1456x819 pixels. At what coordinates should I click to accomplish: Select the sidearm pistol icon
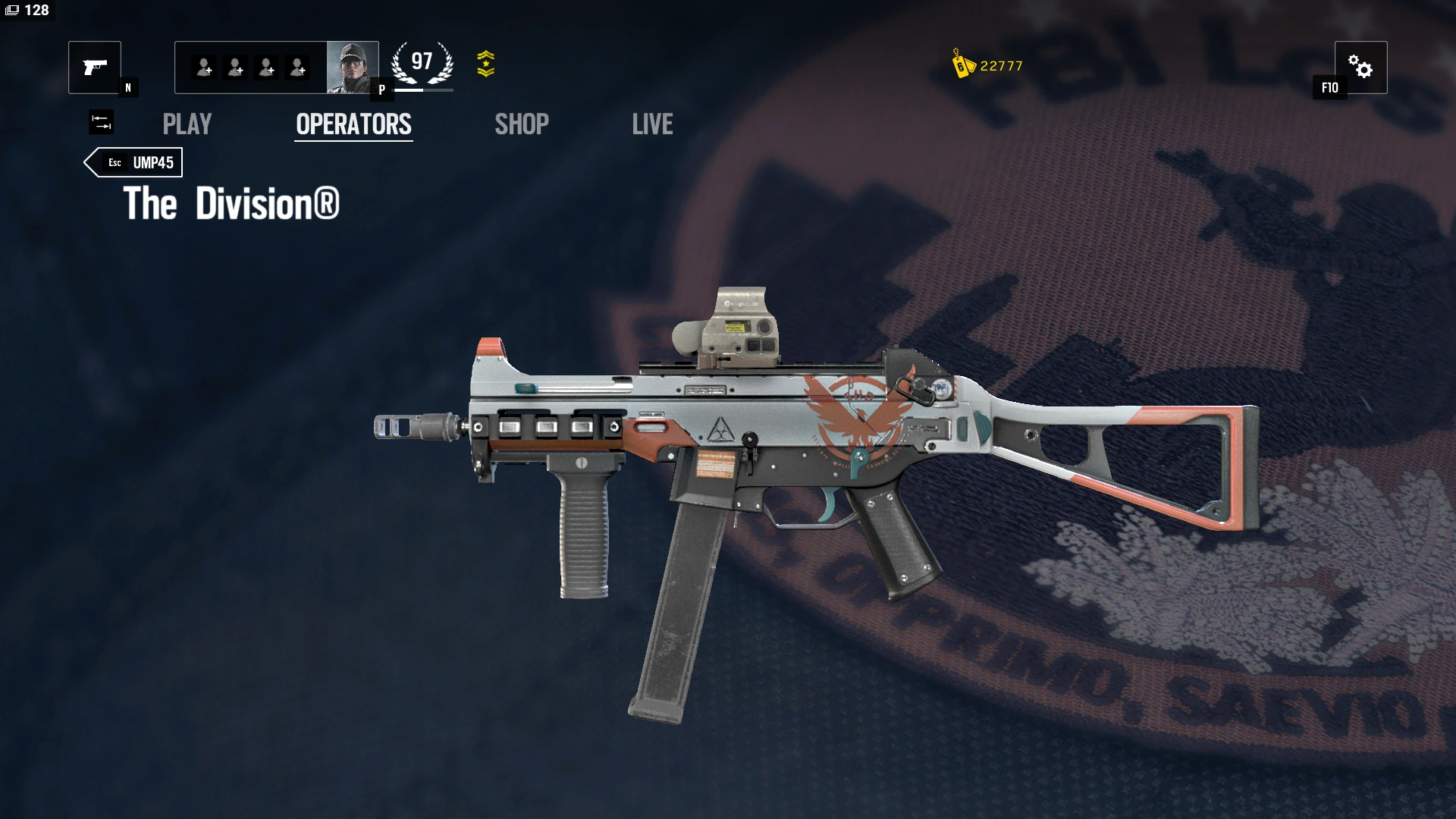[94, 67]
